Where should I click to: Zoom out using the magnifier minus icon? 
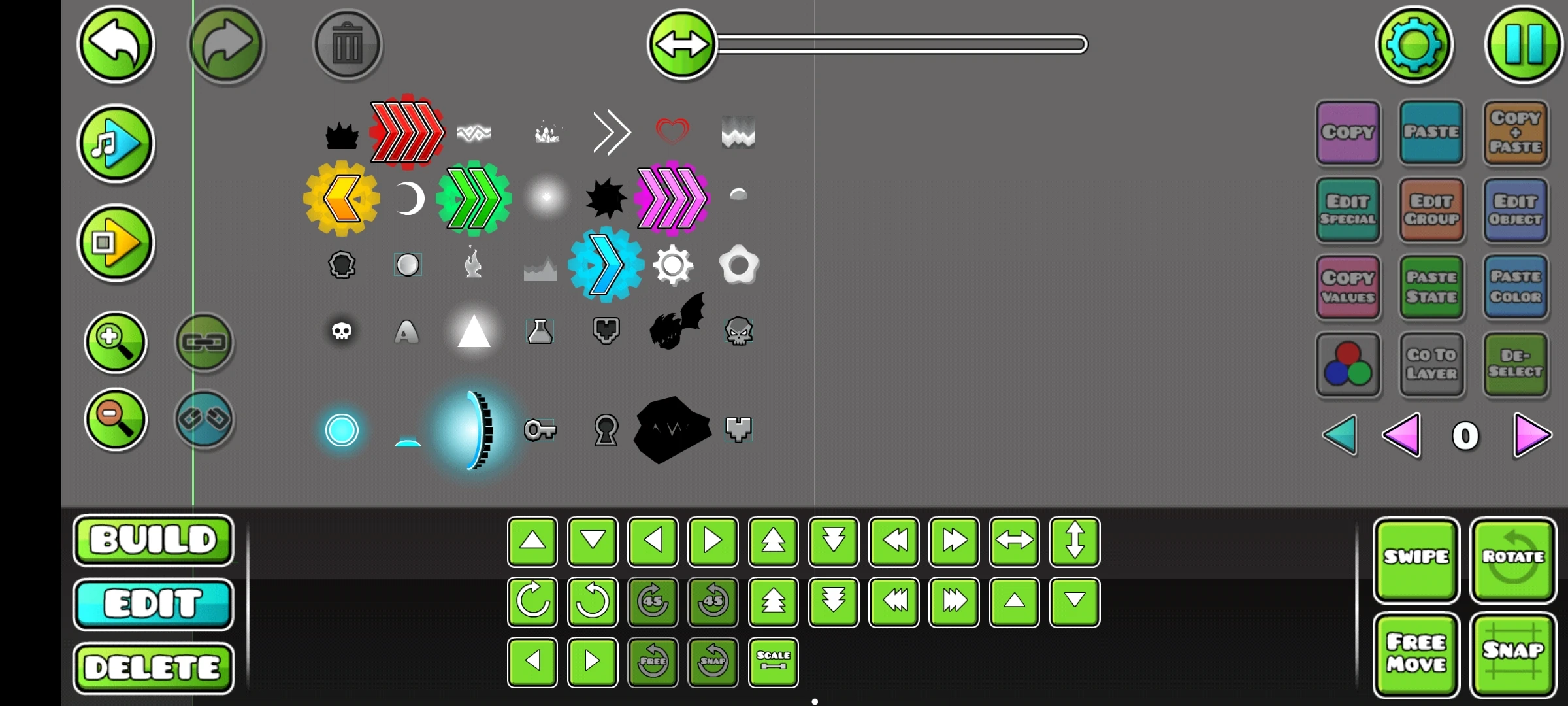click(115, 420)
